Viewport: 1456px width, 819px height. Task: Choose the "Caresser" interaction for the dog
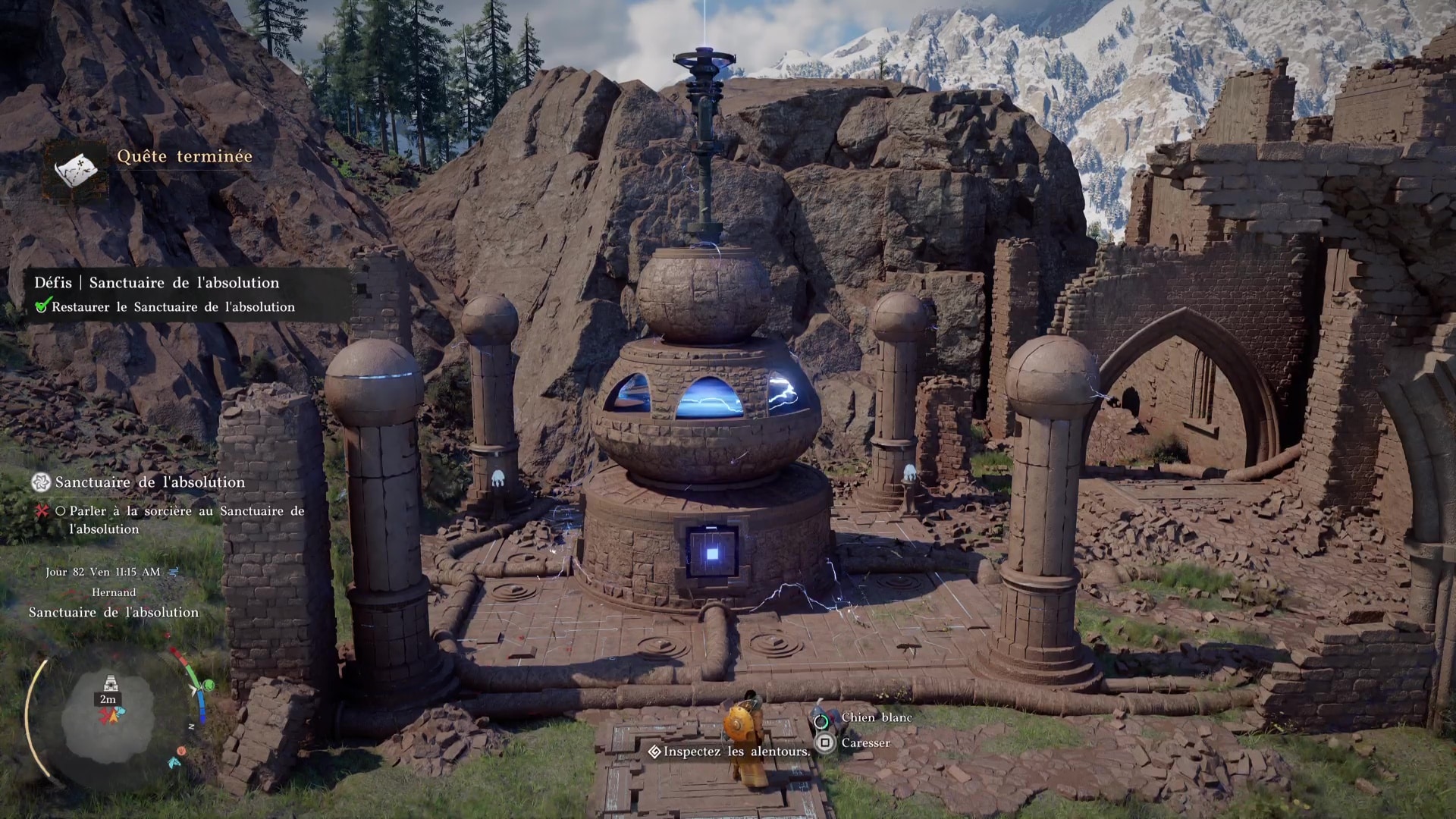[x=864, y=743]
